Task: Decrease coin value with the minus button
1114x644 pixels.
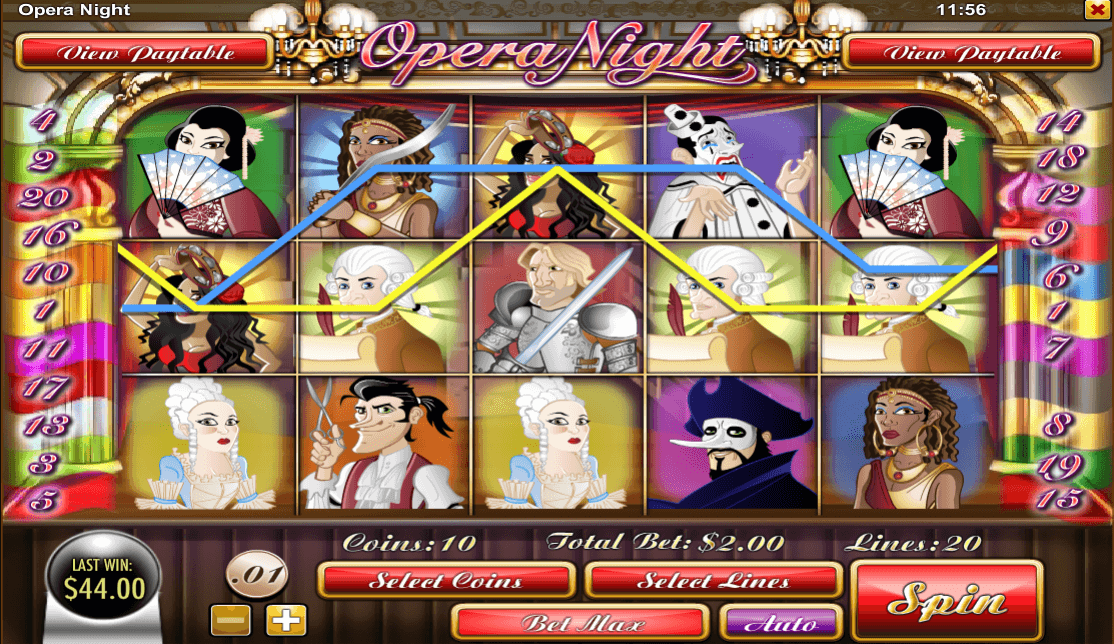Action: (230, 619)
